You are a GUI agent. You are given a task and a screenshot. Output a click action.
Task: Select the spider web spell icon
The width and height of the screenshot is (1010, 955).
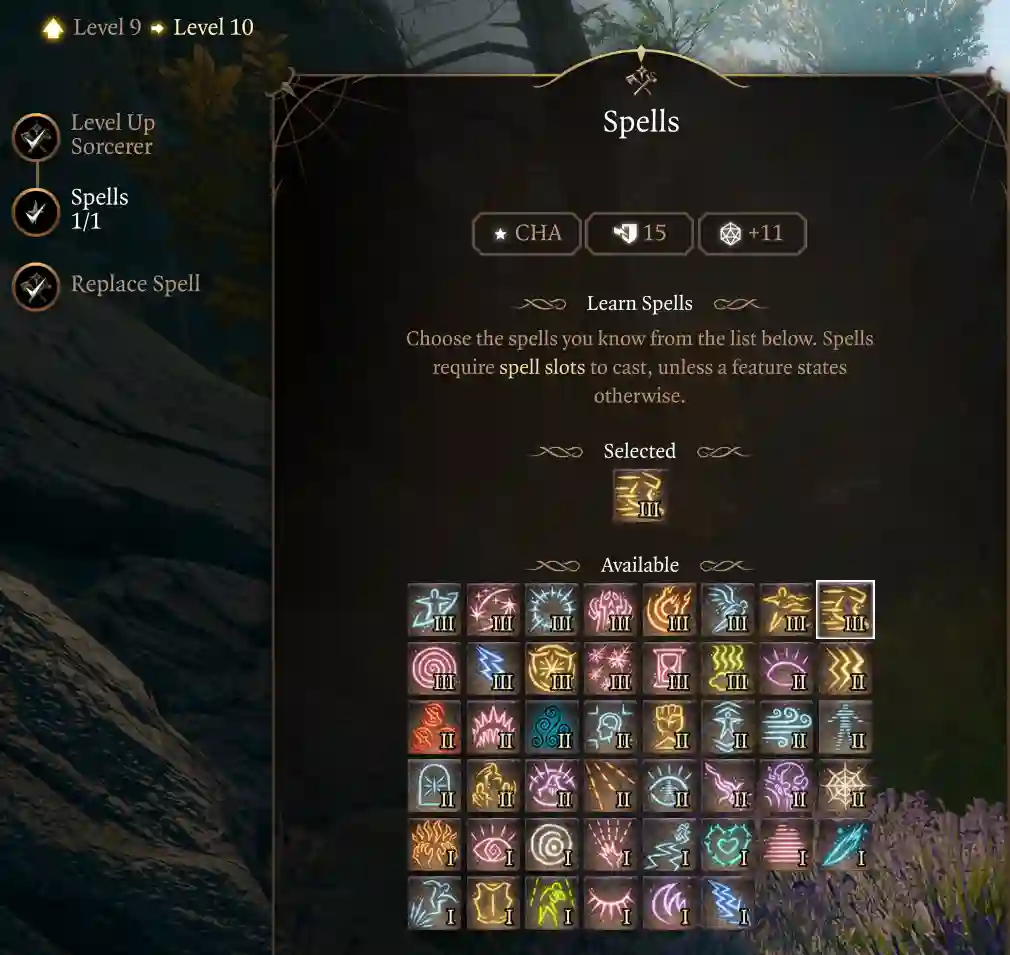pyautogui.click(x=845, y=786)
